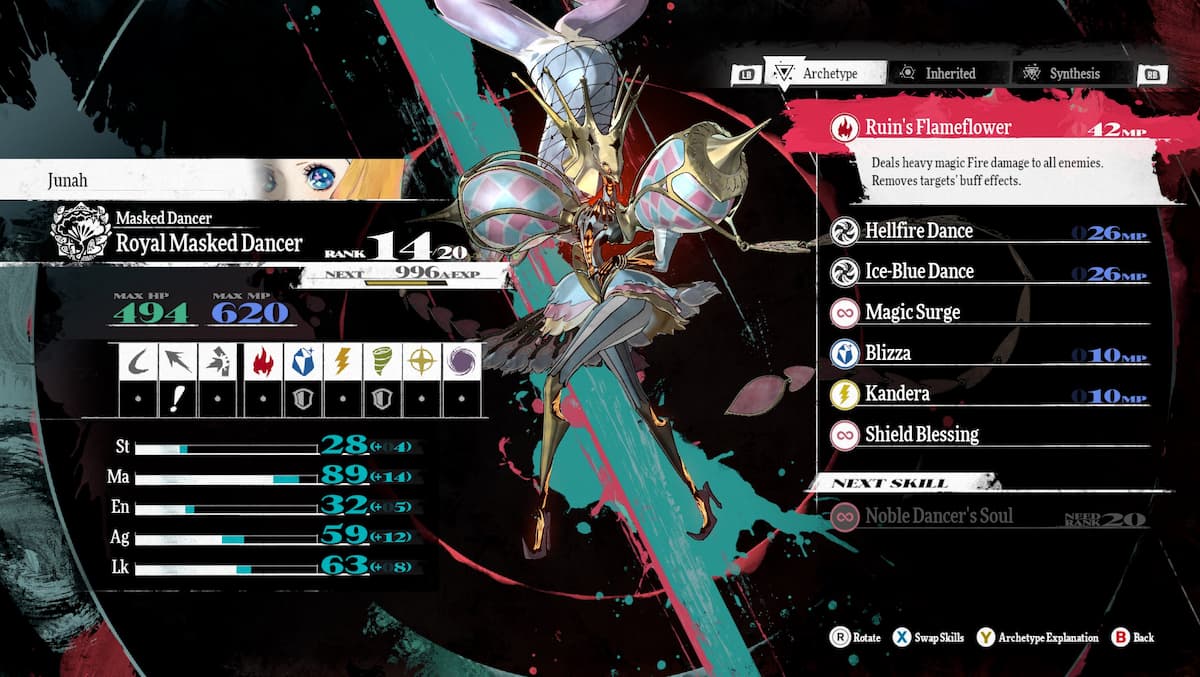This screenshot has width=1200, height=677.
Task: Select the Kandera lightning skill
Action: click(x=897, y=394)
